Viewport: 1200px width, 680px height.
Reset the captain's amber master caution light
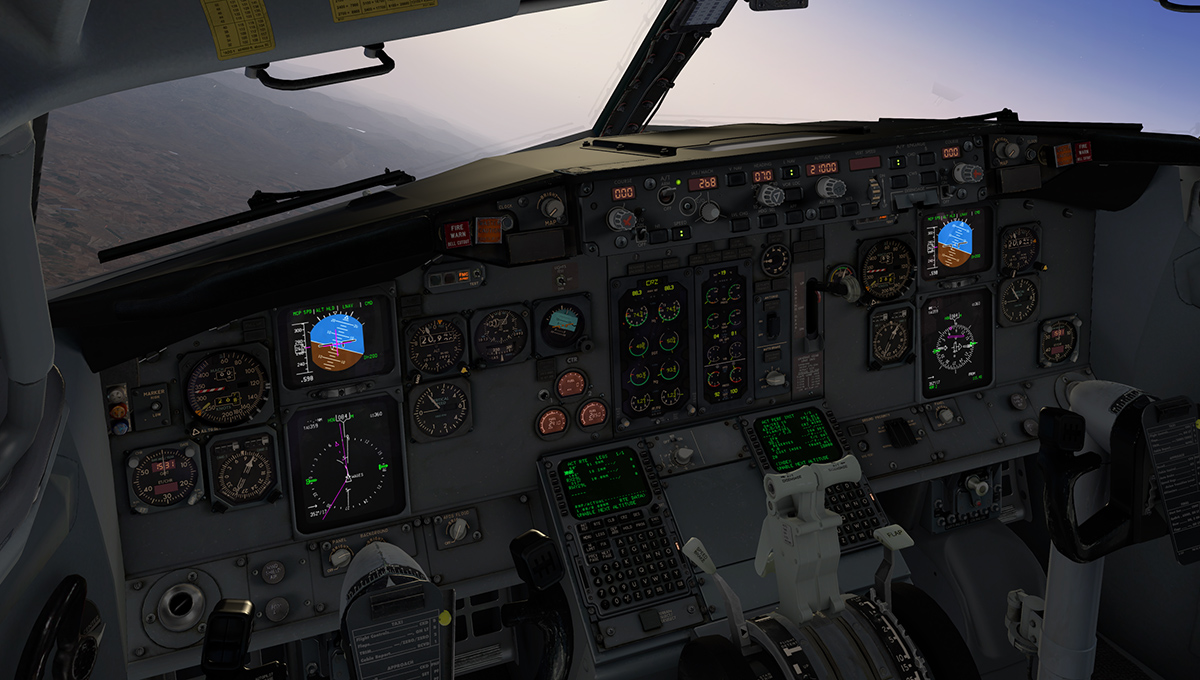[488, 229]
